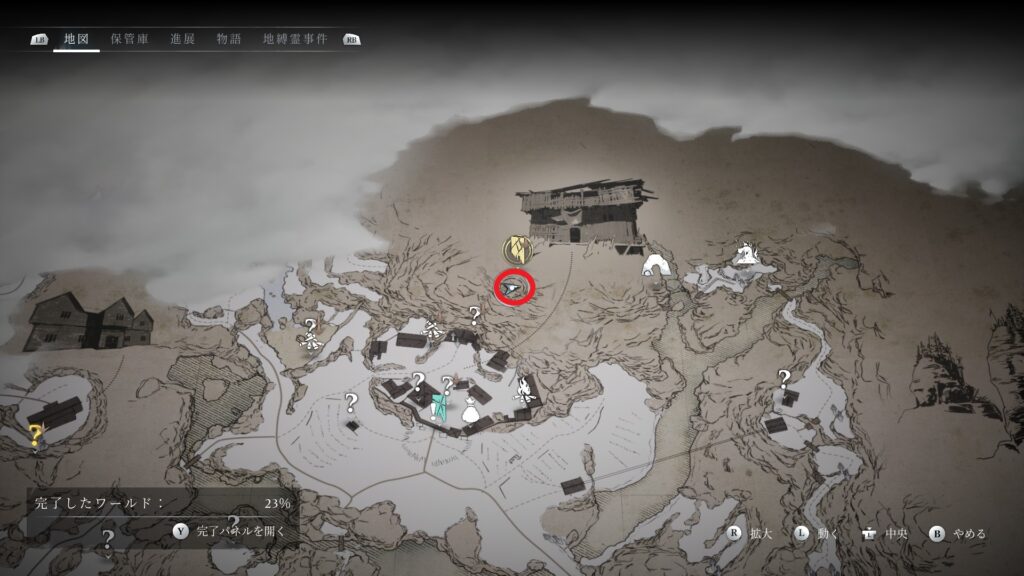Select the teal highlighted map marker
Image resolution: width=1024 pixels, height=576 pixels.
(x=438, y=407)
